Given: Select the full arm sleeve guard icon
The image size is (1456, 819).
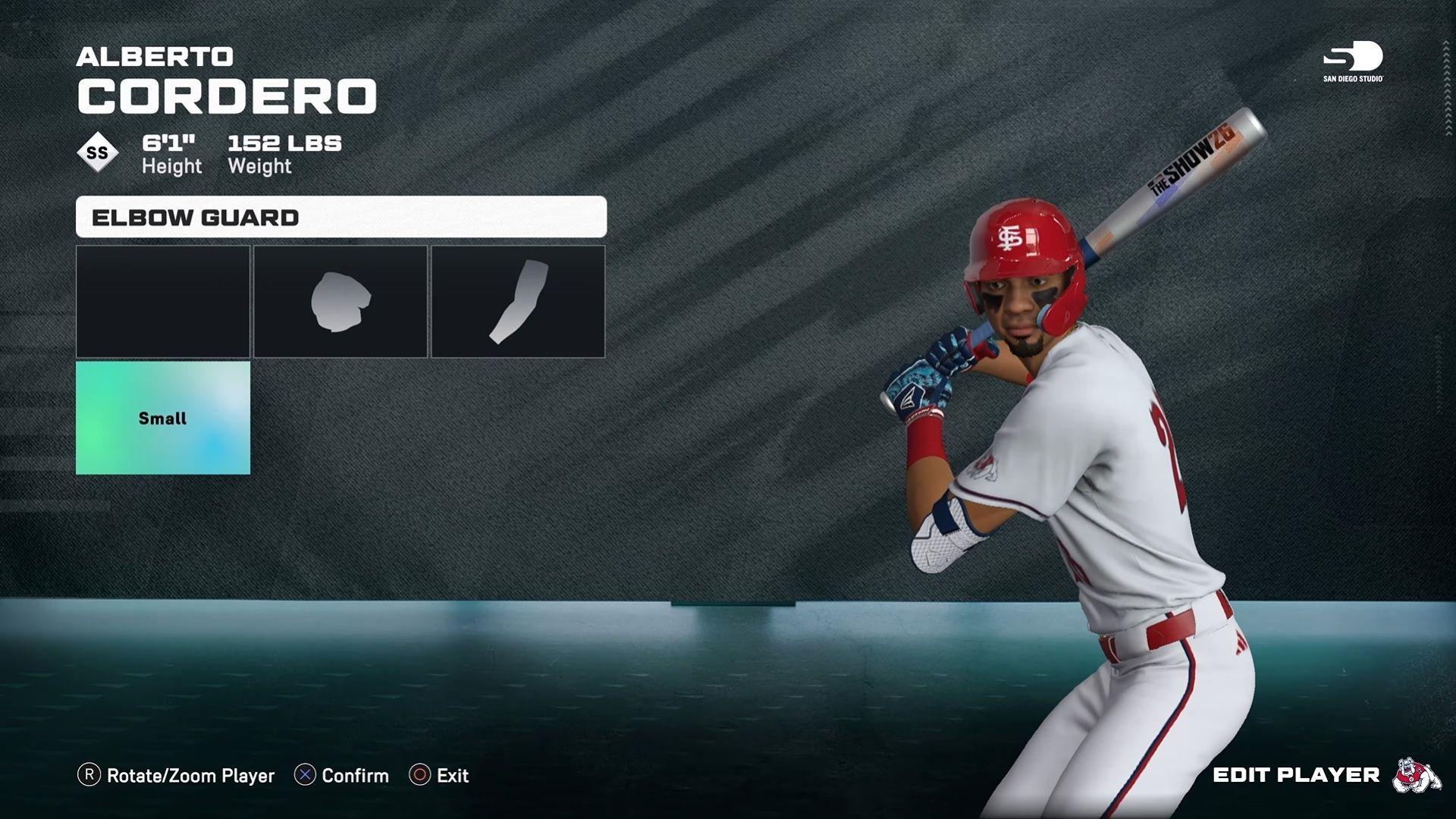Looking at the screenshot, I should pyautogui.click(x=518, y=300).
